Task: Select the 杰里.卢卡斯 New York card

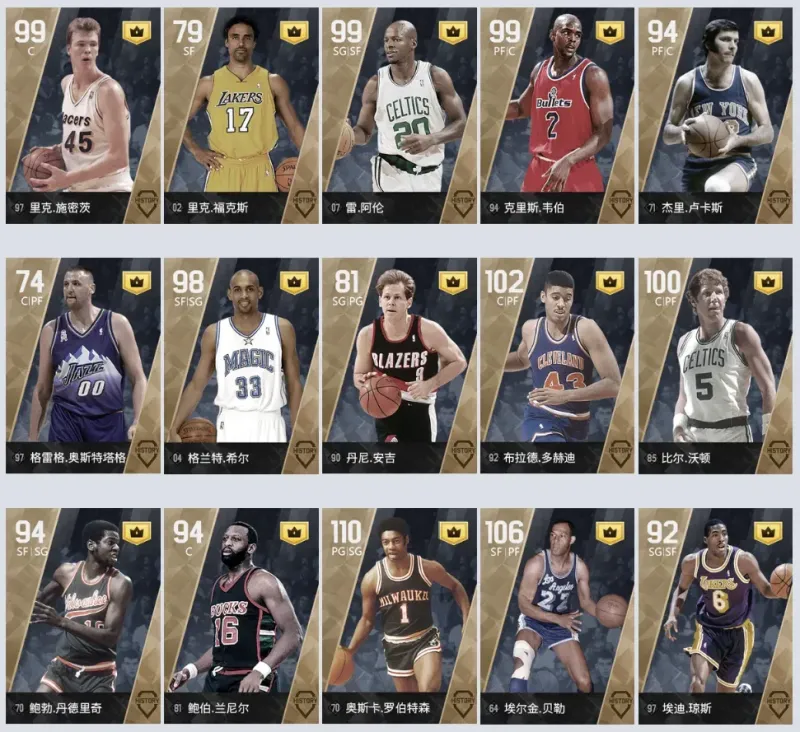Action: point(714,115)
